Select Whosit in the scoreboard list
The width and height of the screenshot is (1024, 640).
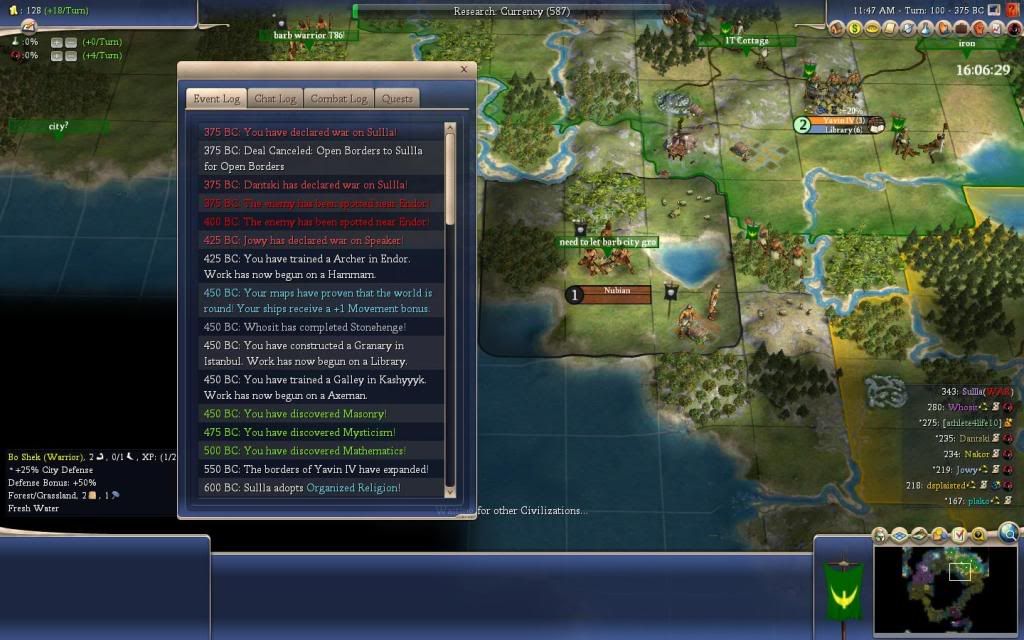(965, 407)
